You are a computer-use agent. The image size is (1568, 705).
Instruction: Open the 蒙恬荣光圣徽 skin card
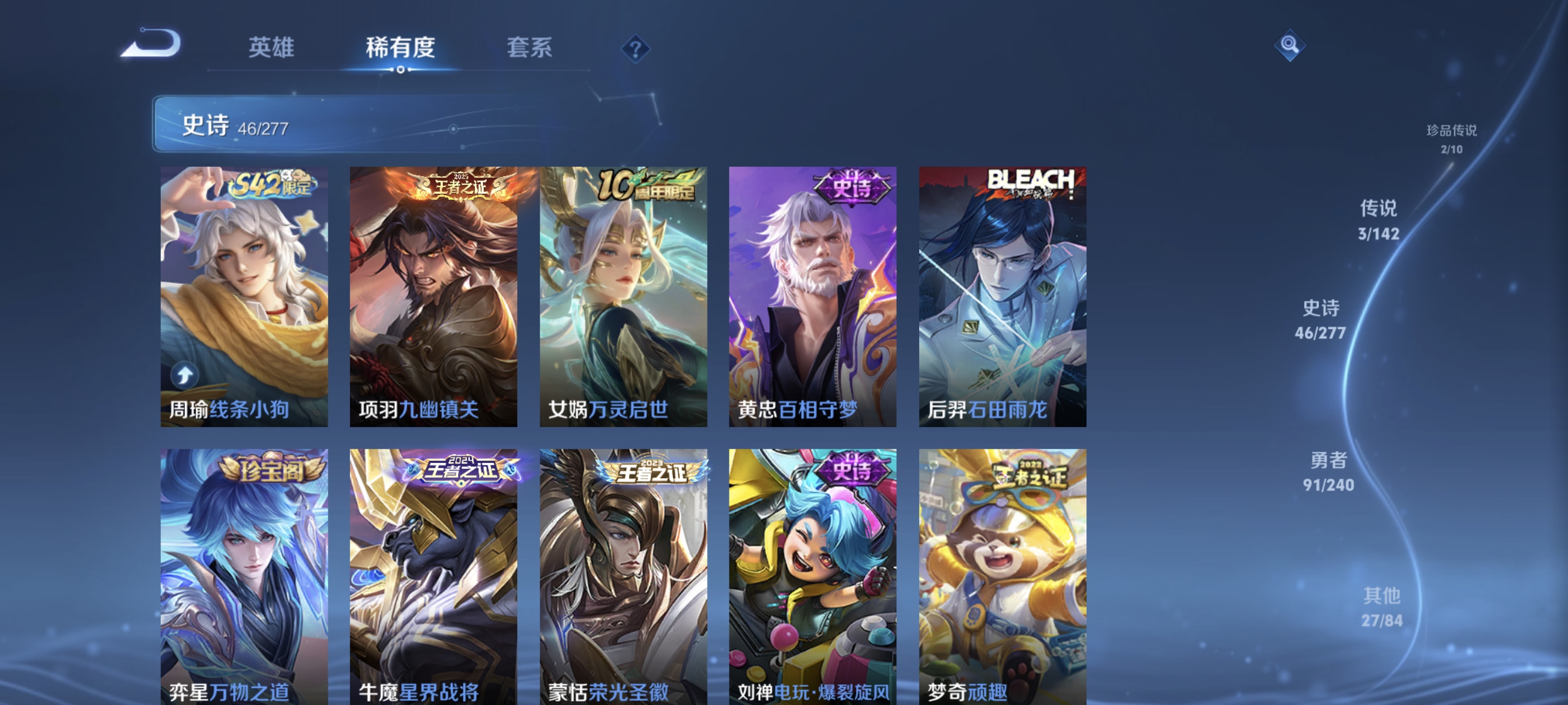[624, 578]
